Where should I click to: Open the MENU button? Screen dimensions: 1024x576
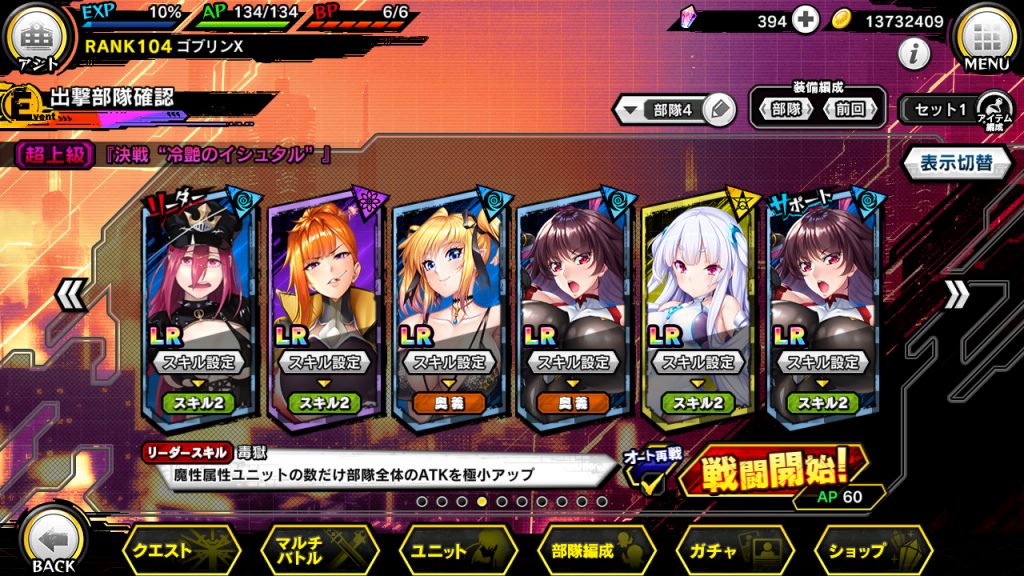point(985,41)
